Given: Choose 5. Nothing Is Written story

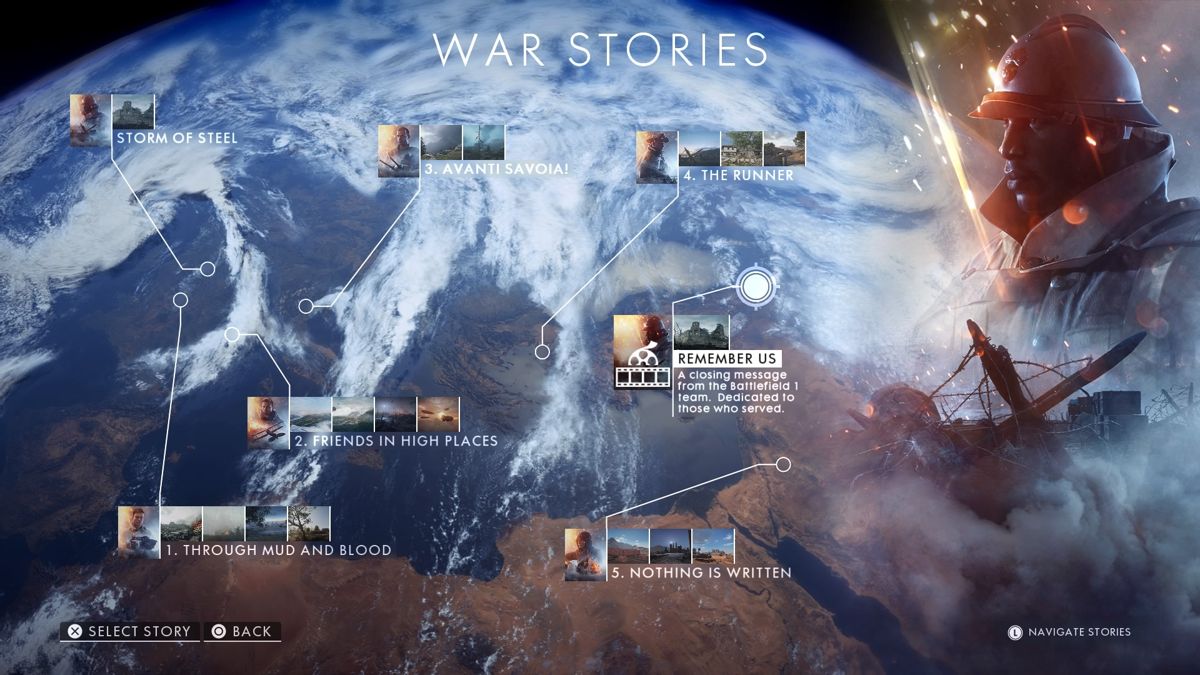Looking at the screenshot, I should (x=697, y=573).
